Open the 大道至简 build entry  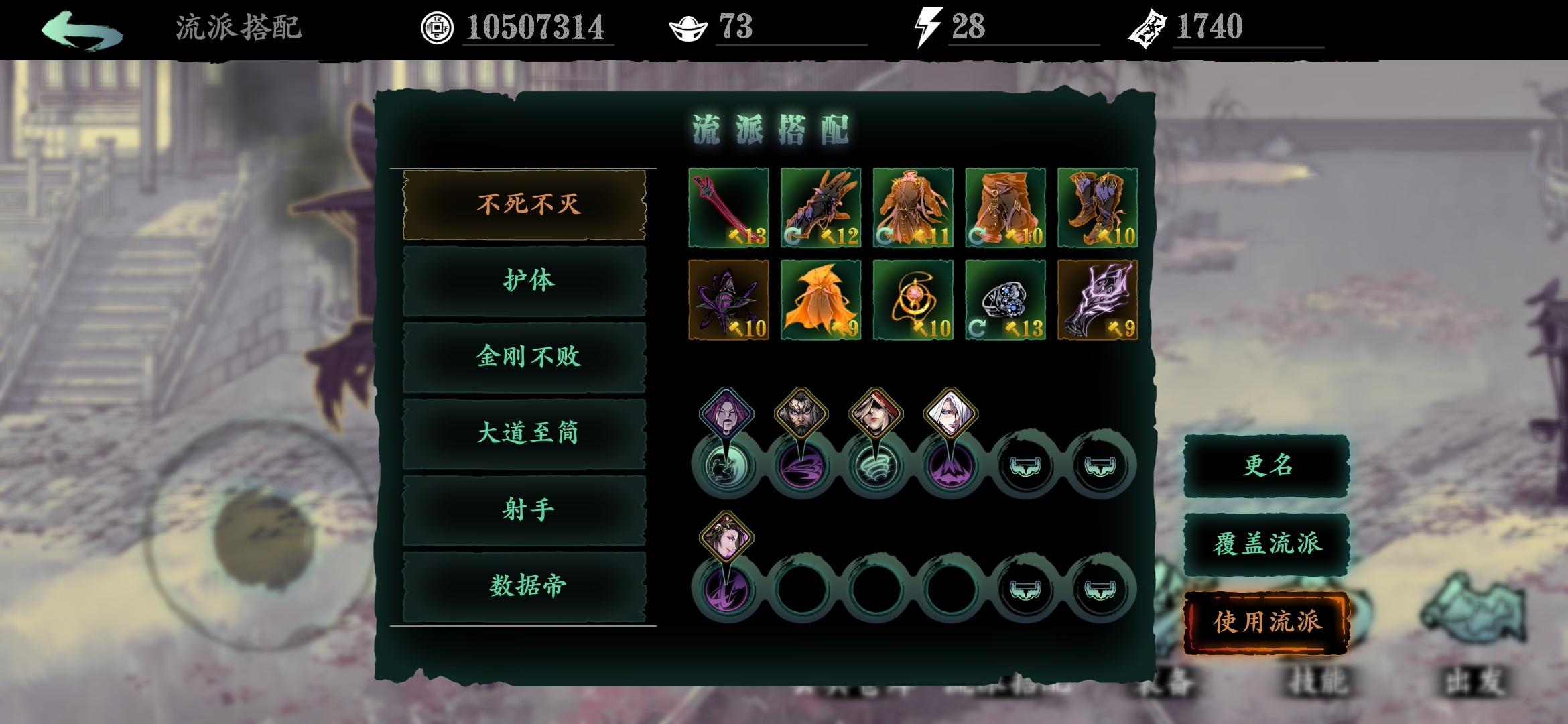point(525,434)
